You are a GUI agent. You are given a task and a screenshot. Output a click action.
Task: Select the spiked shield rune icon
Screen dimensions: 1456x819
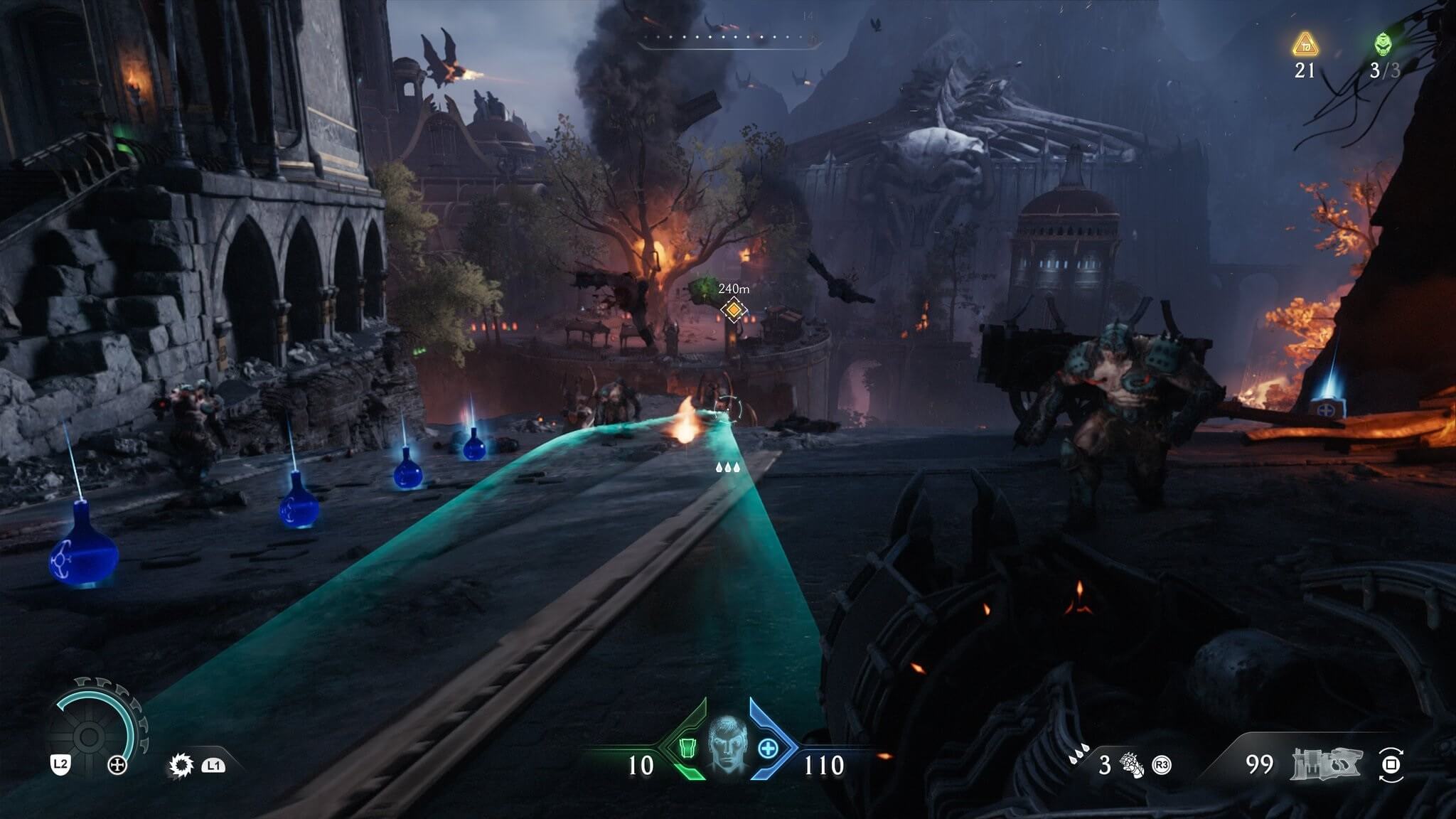coord(181,765)
